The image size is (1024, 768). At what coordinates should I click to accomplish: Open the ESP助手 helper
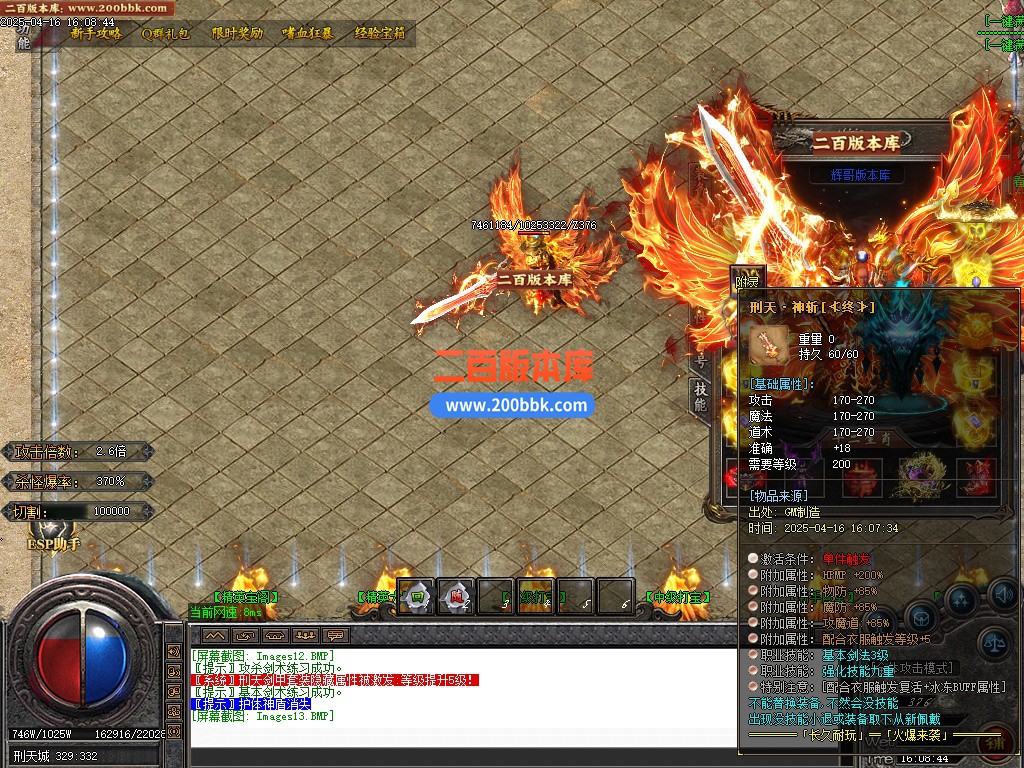(x=53, y=544)
